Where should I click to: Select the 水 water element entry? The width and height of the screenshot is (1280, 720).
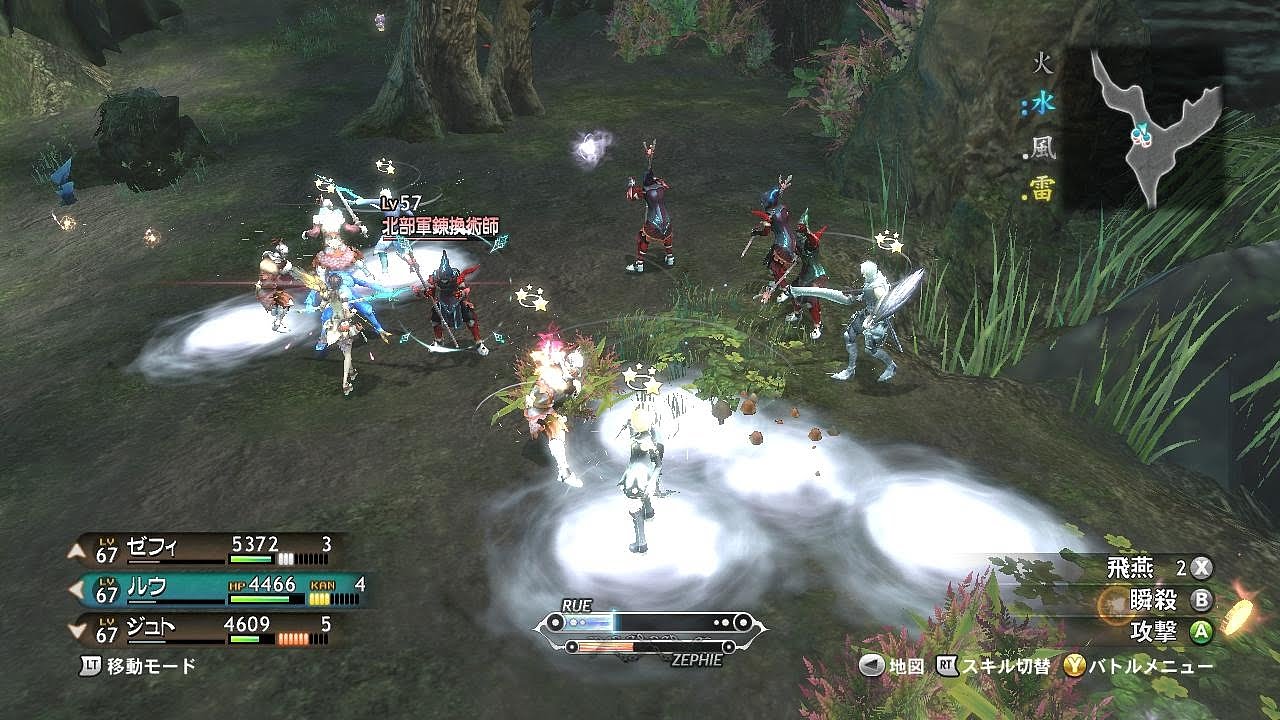1043,103
